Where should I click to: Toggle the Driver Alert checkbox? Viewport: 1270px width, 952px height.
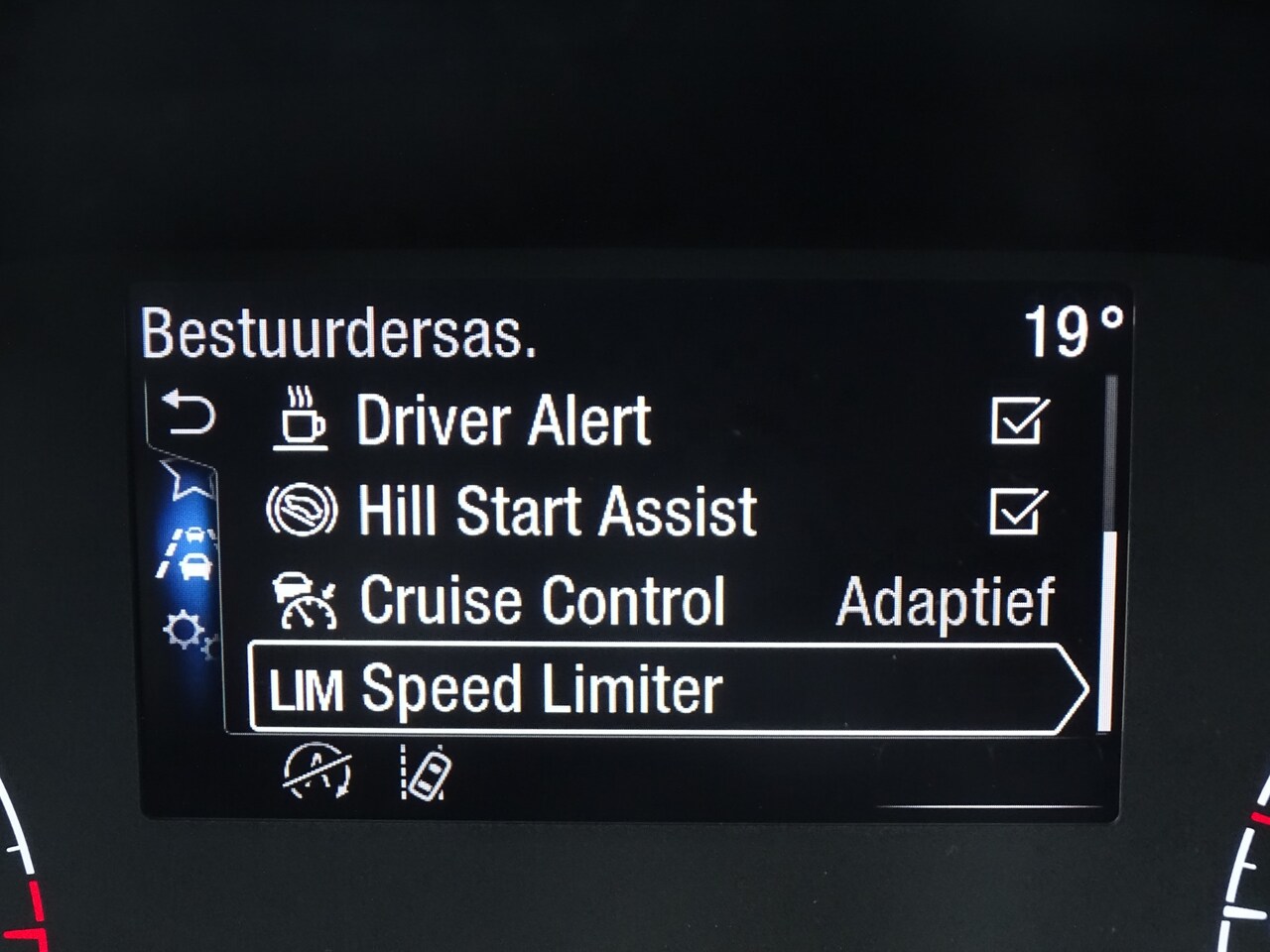pos(1019,420)
